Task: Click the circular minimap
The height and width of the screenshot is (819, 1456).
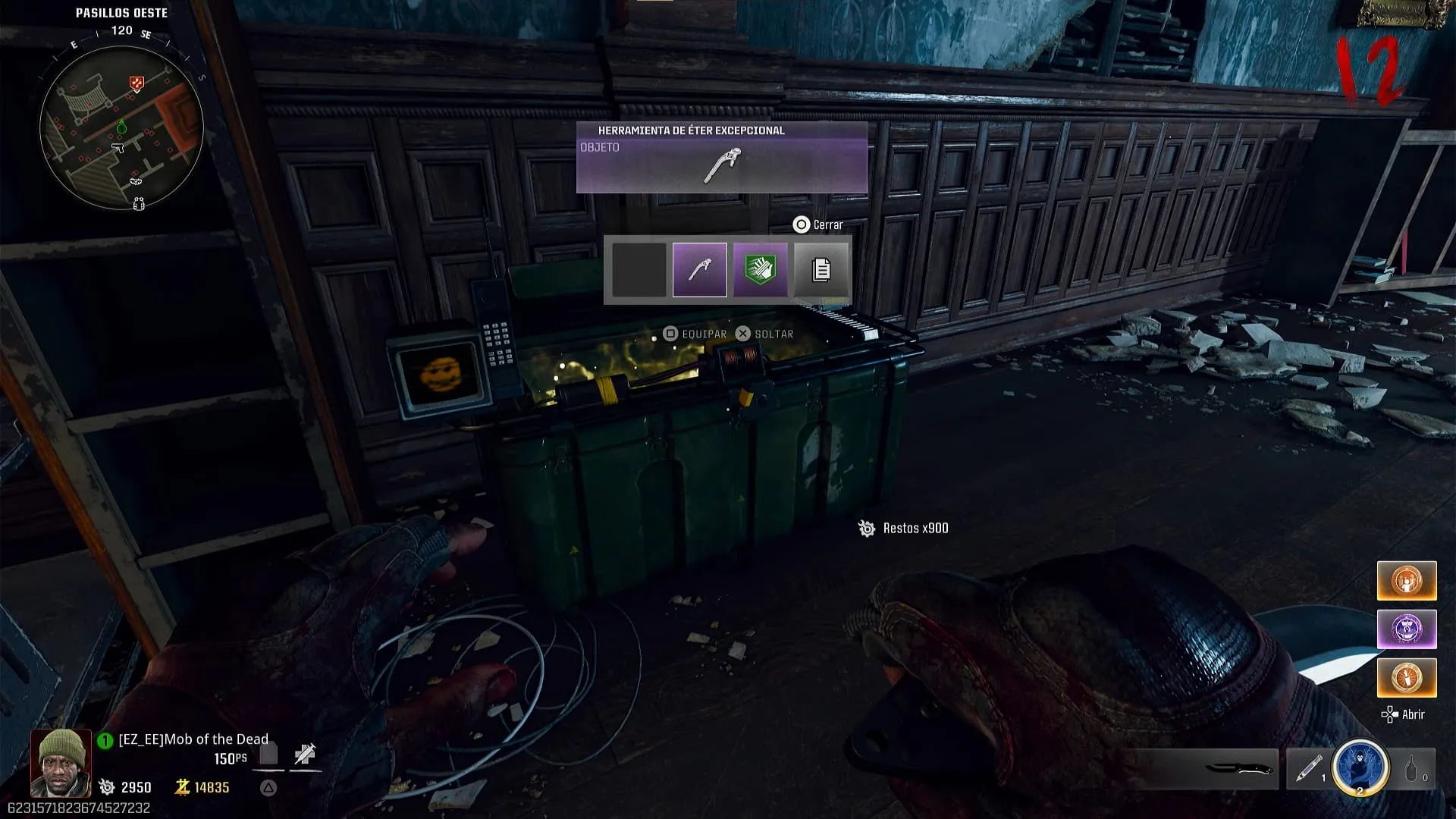Action: click(x=121, y=127)
